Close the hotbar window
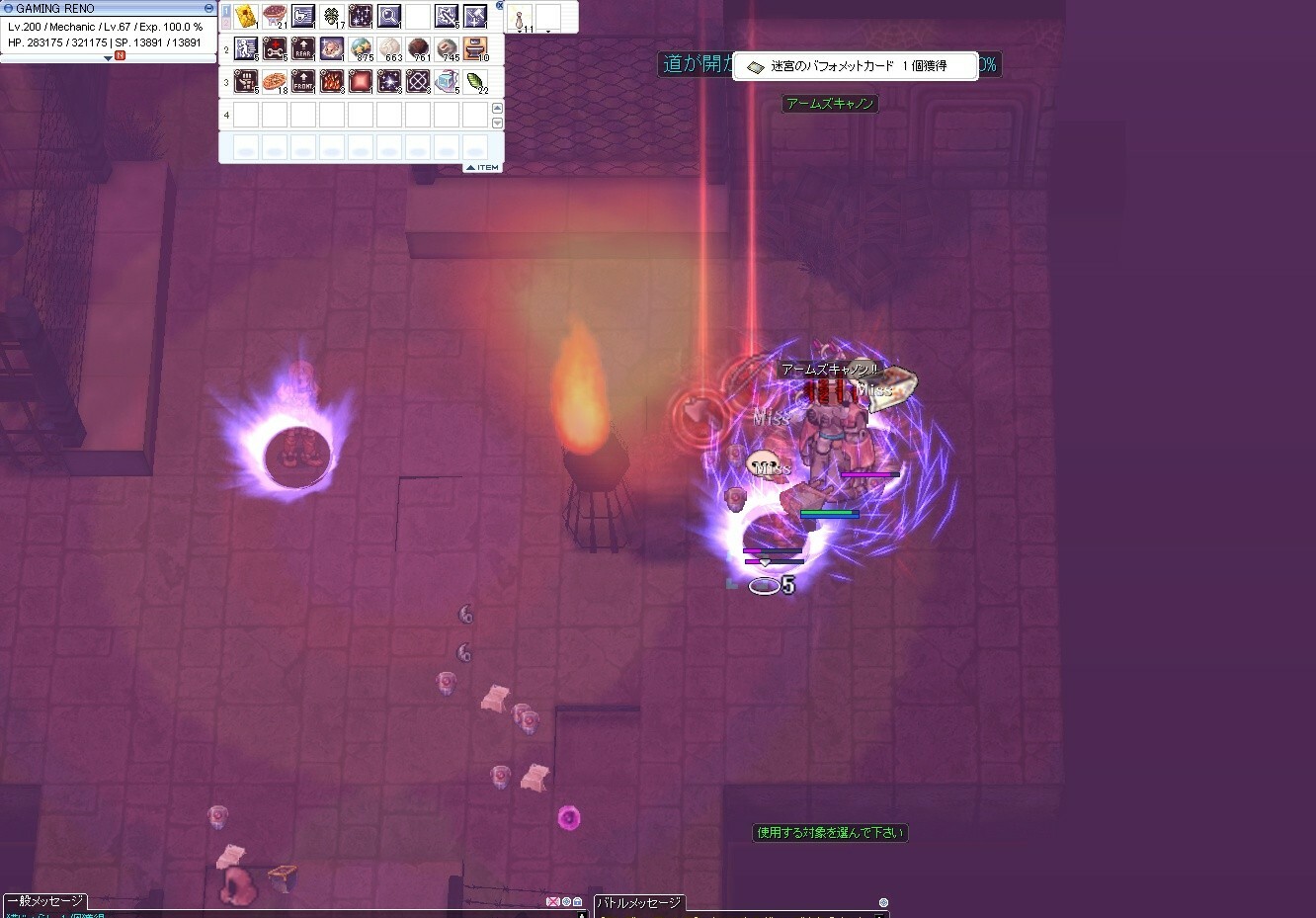The height and width of the screenshot is (918, 1316). coord(500,6)
